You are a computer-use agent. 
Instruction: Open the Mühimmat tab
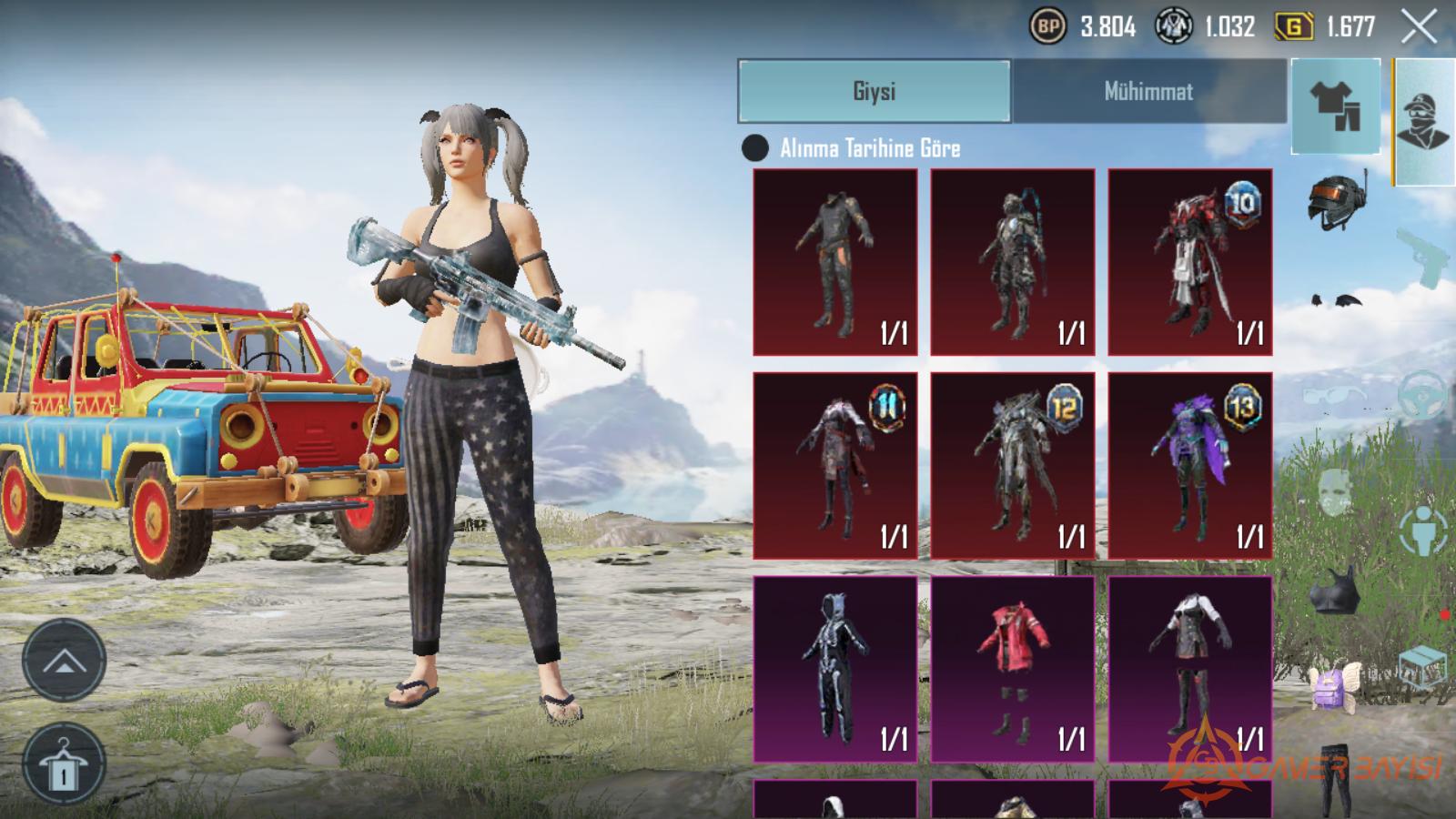pos(1148,91)
